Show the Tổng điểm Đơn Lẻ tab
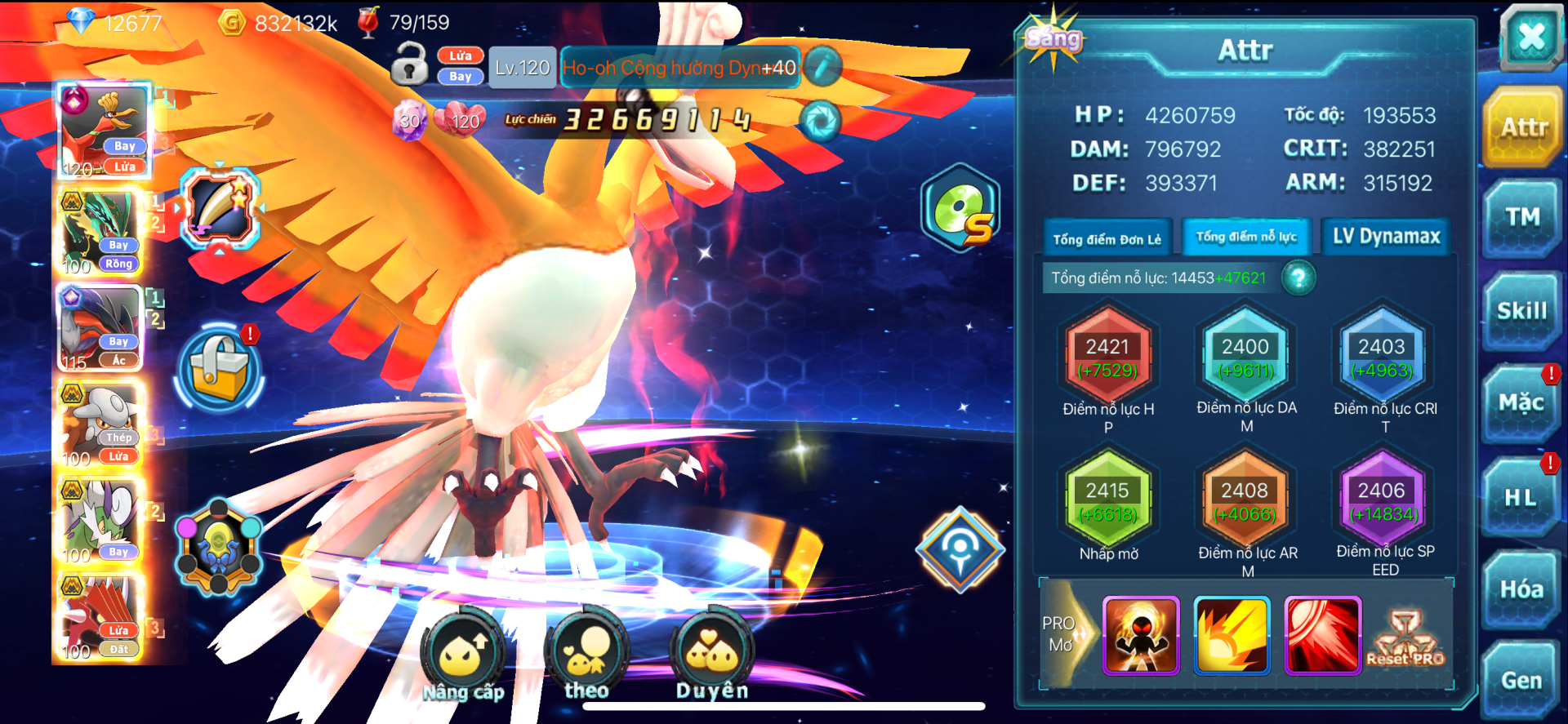This screenshot has width=1568, height=724. click(x=1107, y=238)
